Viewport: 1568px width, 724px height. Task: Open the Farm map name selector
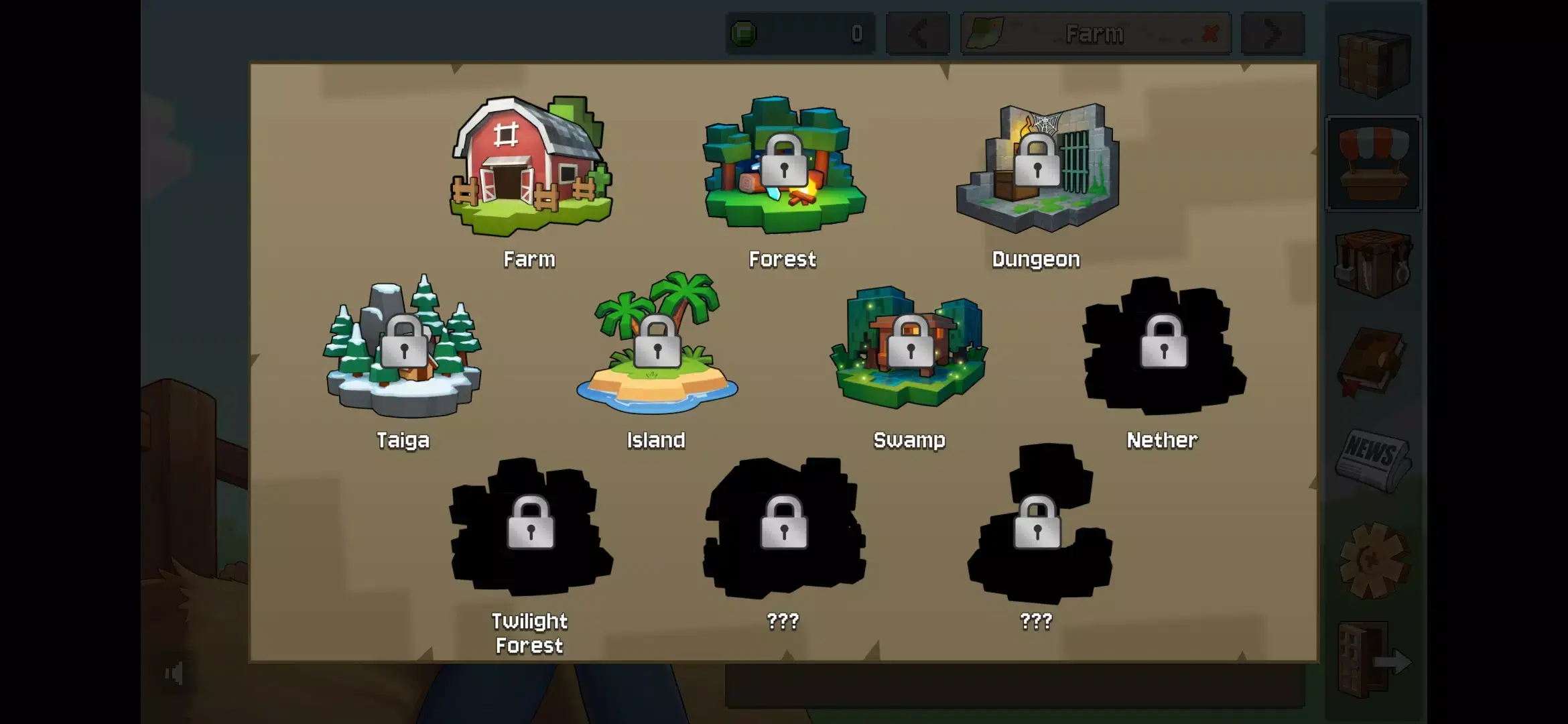coord(1092,33)
